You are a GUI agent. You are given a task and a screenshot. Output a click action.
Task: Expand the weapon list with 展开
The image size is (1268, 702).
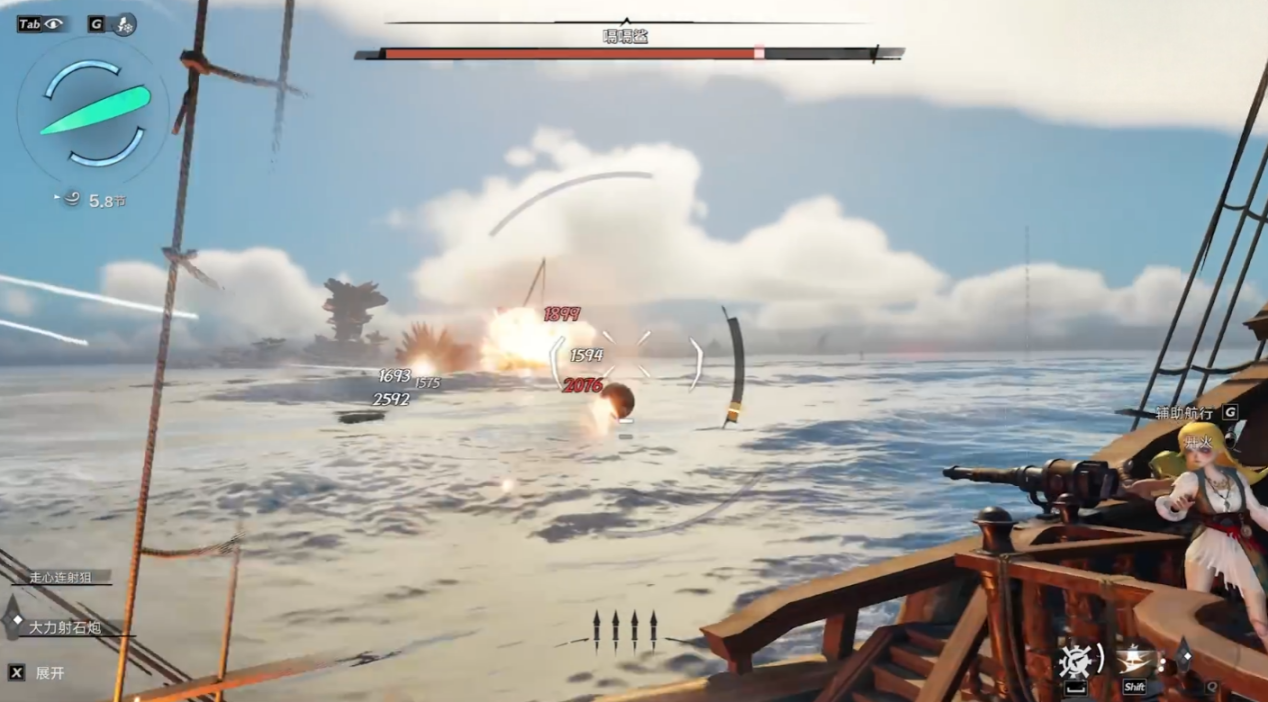point(50,673)
